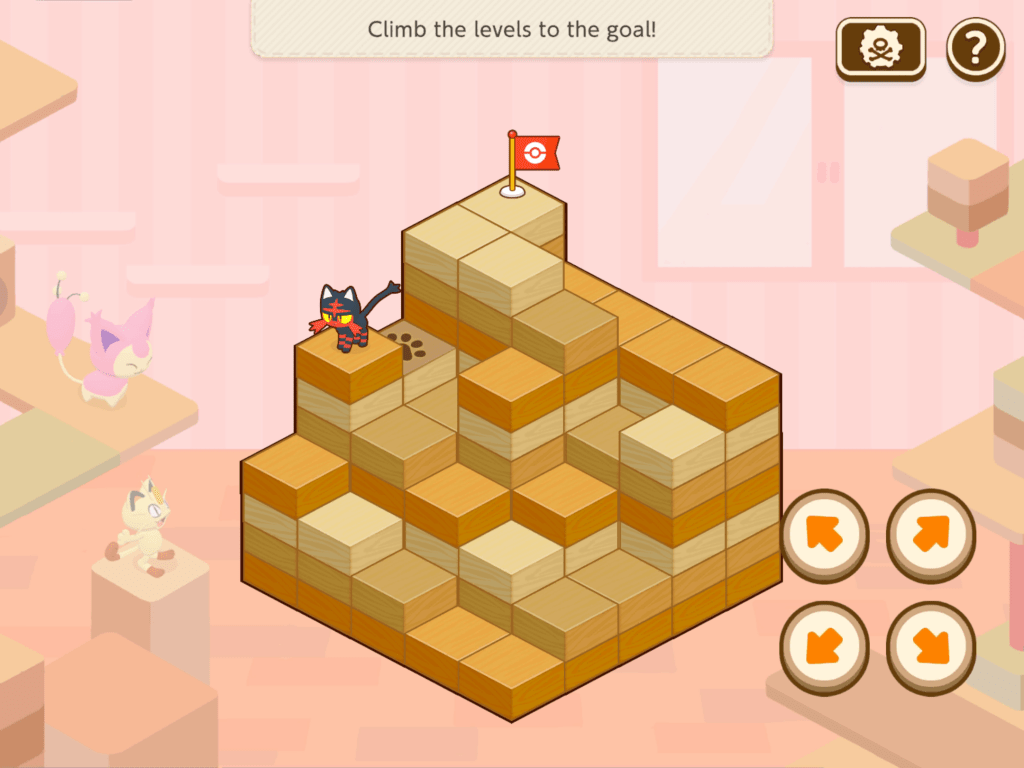This screenshot has width=1024, height=768.
Task: Move using the down-right arrow button
Action: [931, 647]
